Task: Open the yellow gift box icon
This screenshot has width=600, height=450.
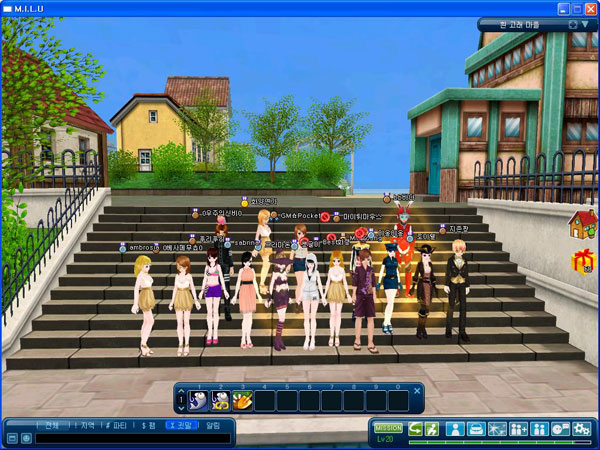Action: (x=582, y=262)
